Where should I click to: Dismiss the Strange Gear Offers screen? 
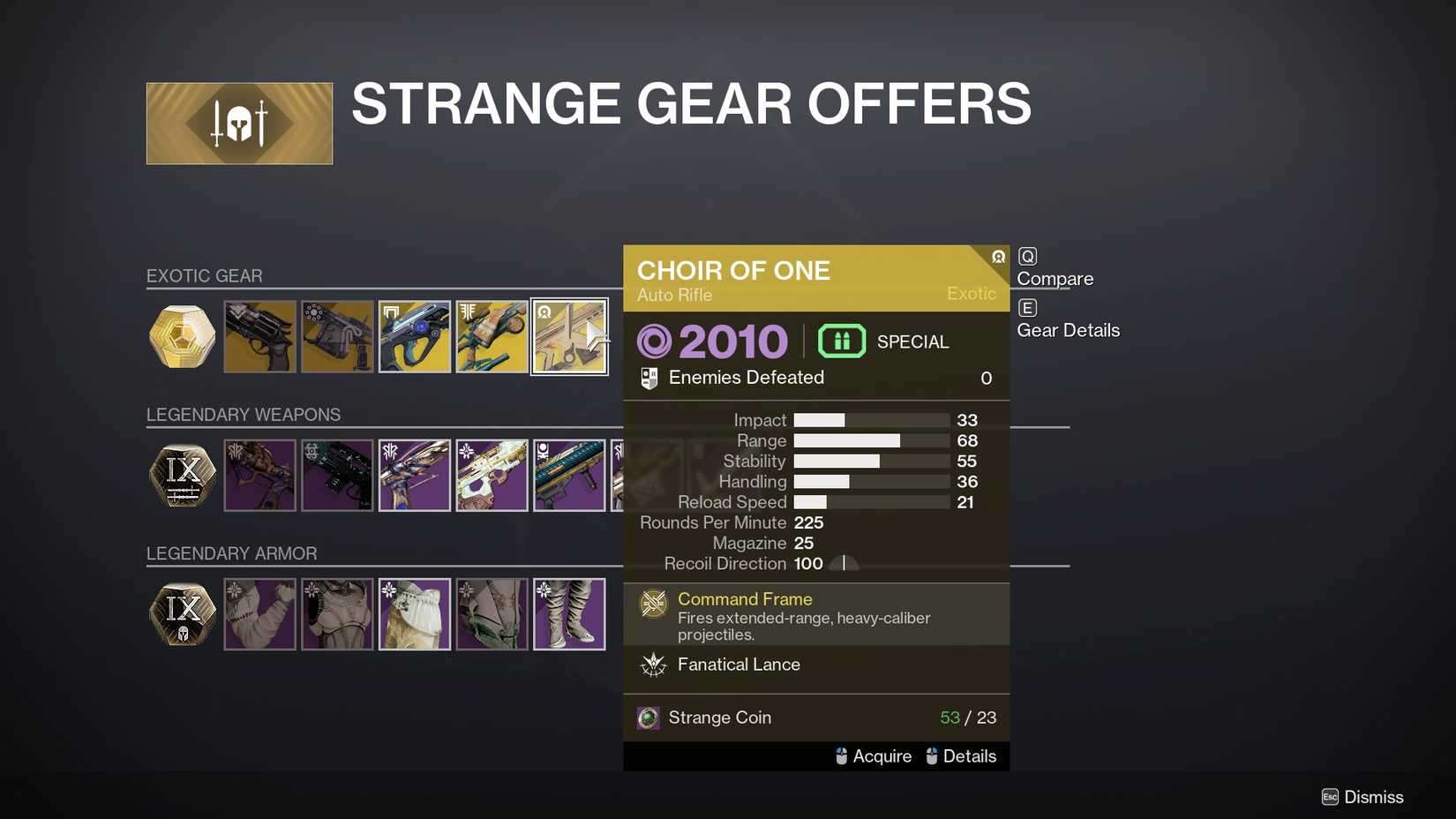click(x=1362, y=797)
